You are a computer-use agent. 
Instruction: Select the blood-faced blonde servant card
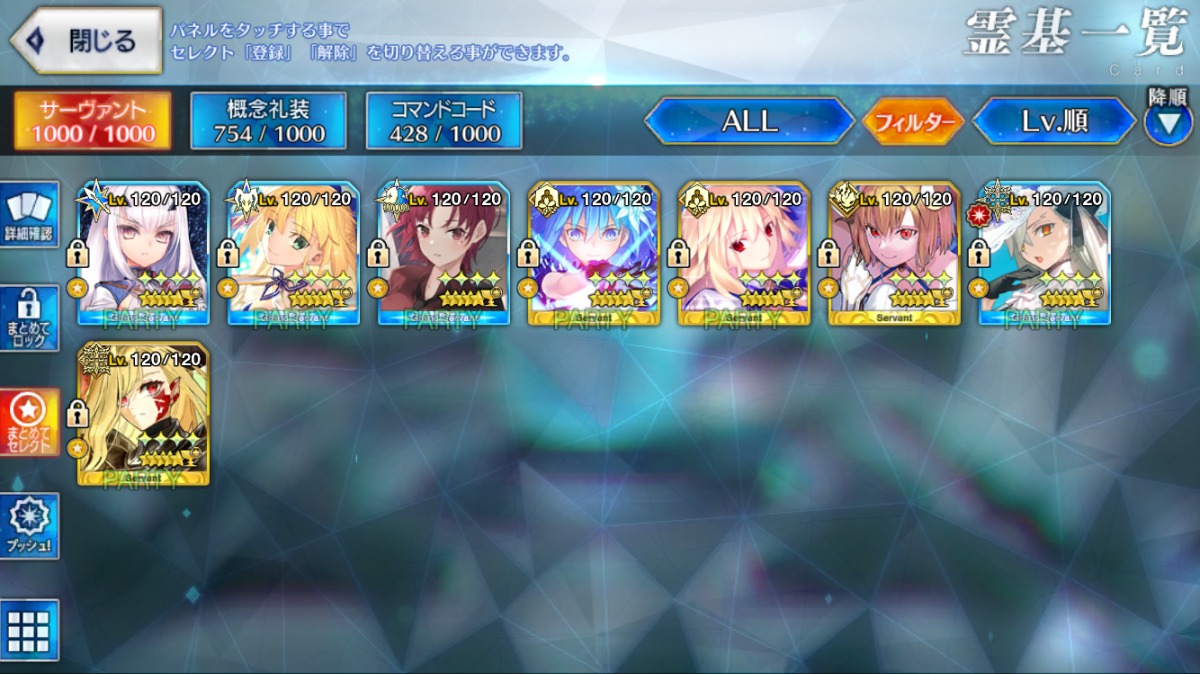pos(144,414)
